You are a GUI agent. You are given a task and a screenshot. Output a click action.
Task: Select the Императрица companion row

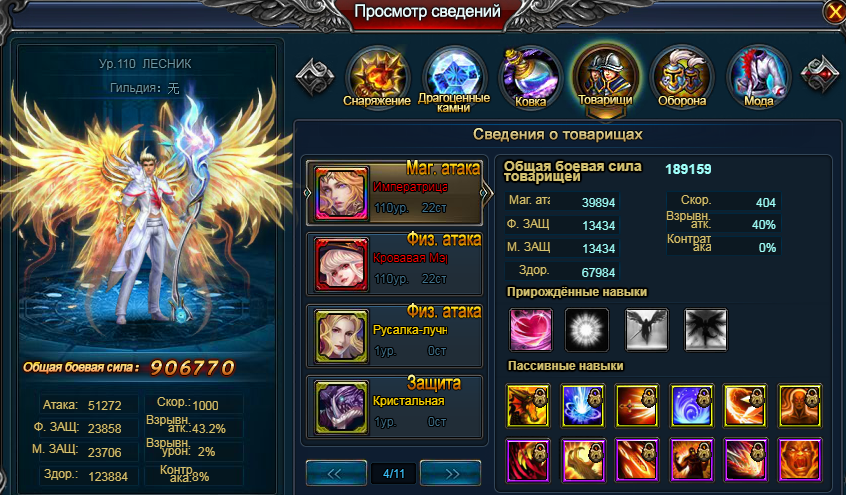click(x=396, y=193)
